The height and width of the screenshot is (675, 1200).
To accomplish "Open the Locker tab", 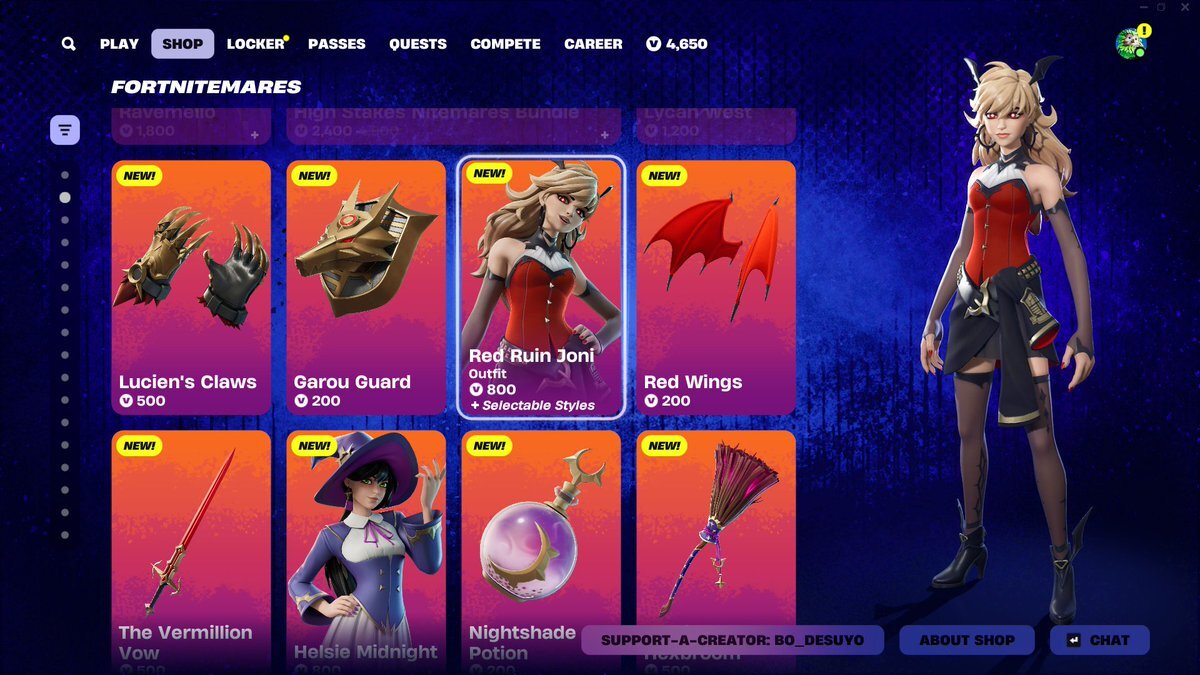I will pyautogui.click(x=256, y=44).
